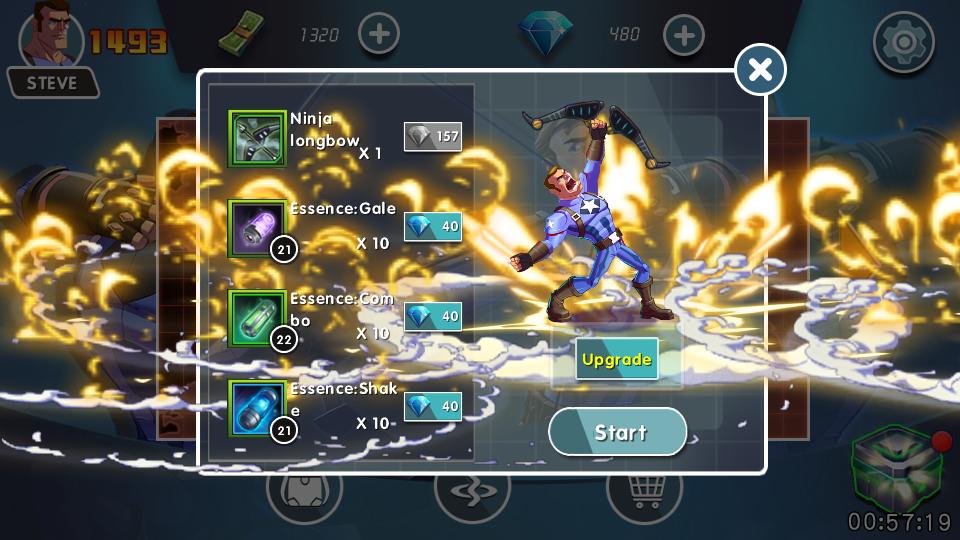Image resolution: width=960 pixels, height=540 pixels.
Task: Select the purple Essence:Gale capsule icon
Action: point(257,228)
